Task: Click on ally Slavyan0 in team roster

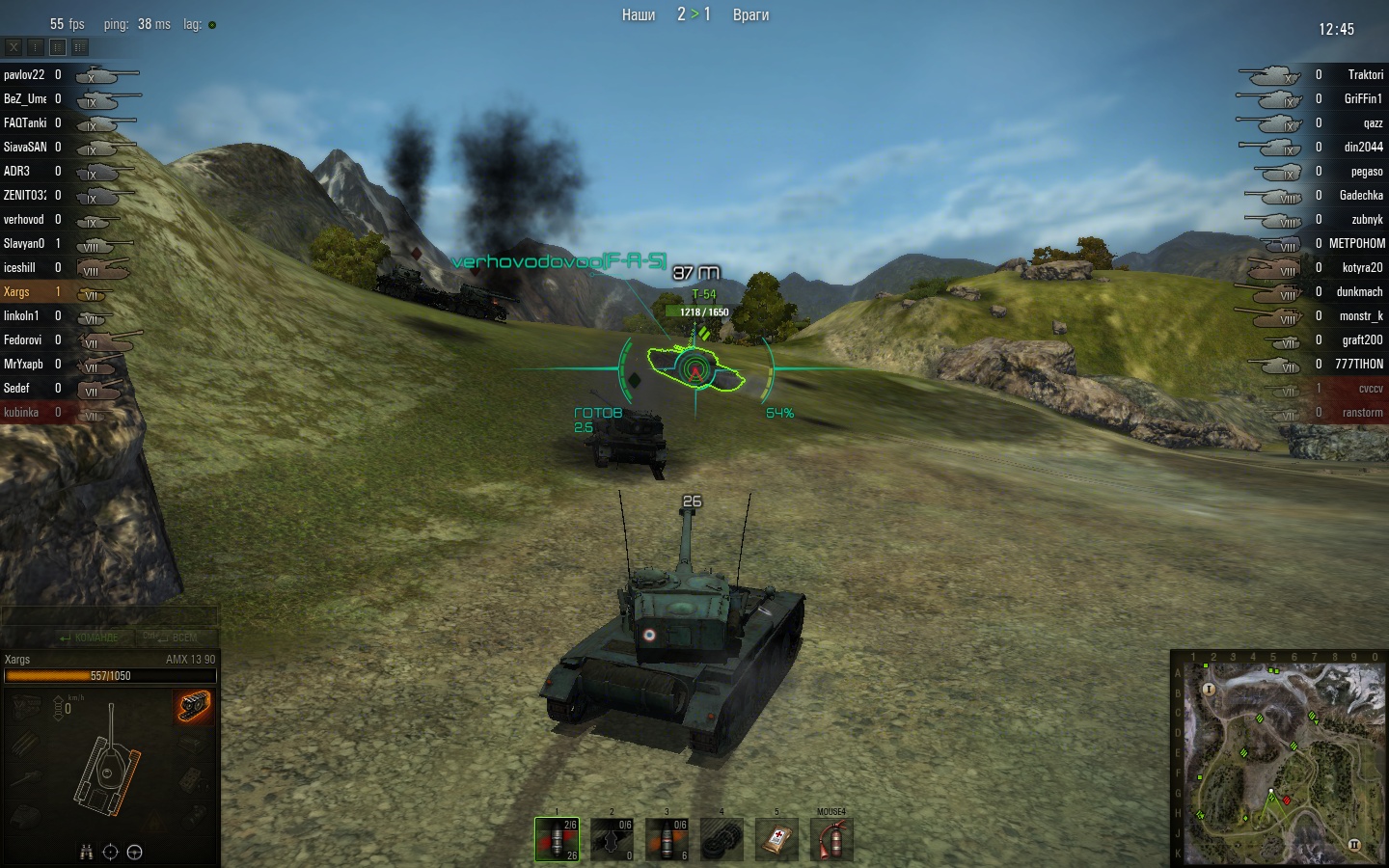Action: tap(24, 243)
